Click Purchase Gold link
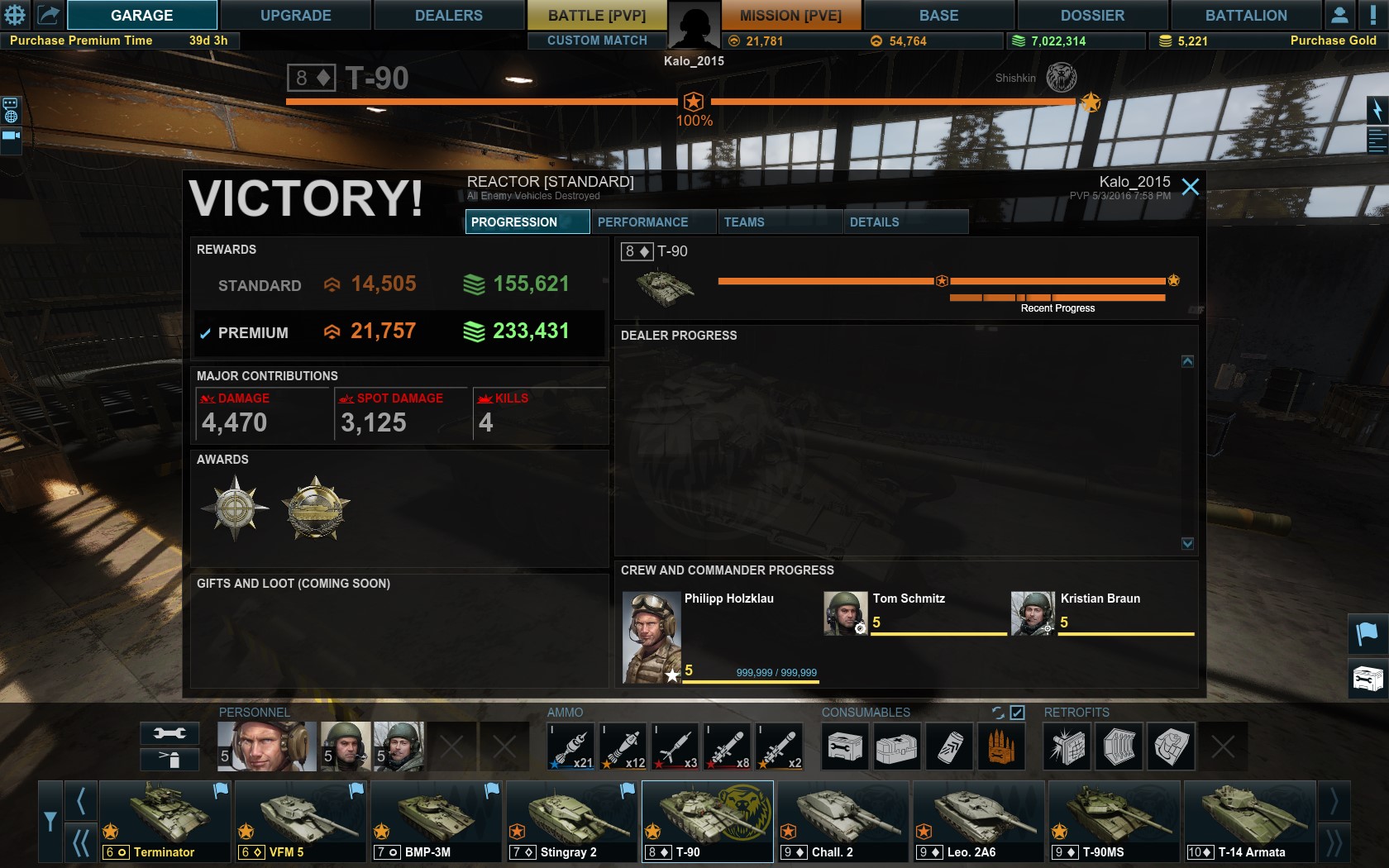 tap(1333, 41)
